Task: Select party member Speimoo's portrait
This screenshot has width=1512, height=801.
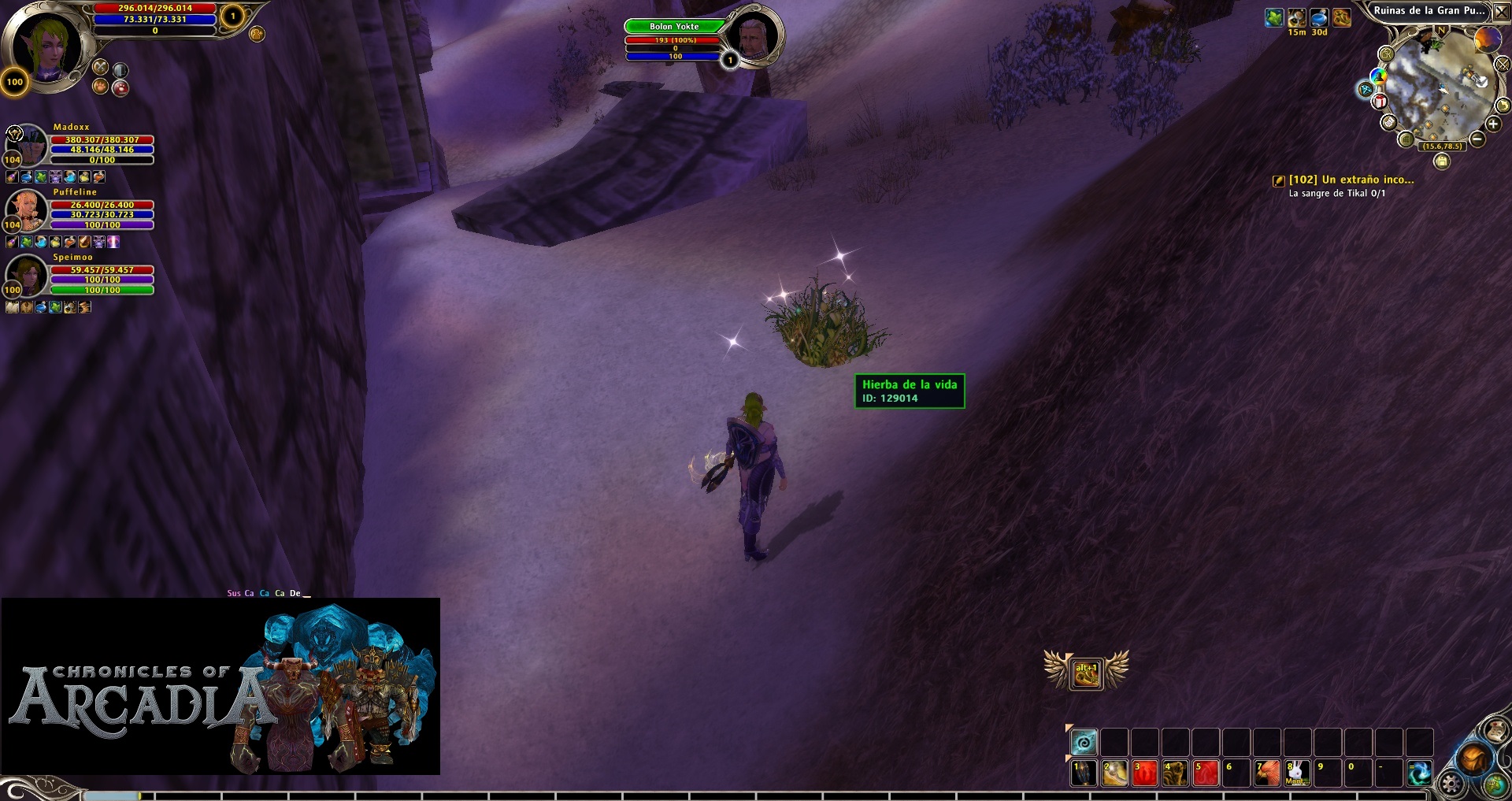Action: [28, 274]
